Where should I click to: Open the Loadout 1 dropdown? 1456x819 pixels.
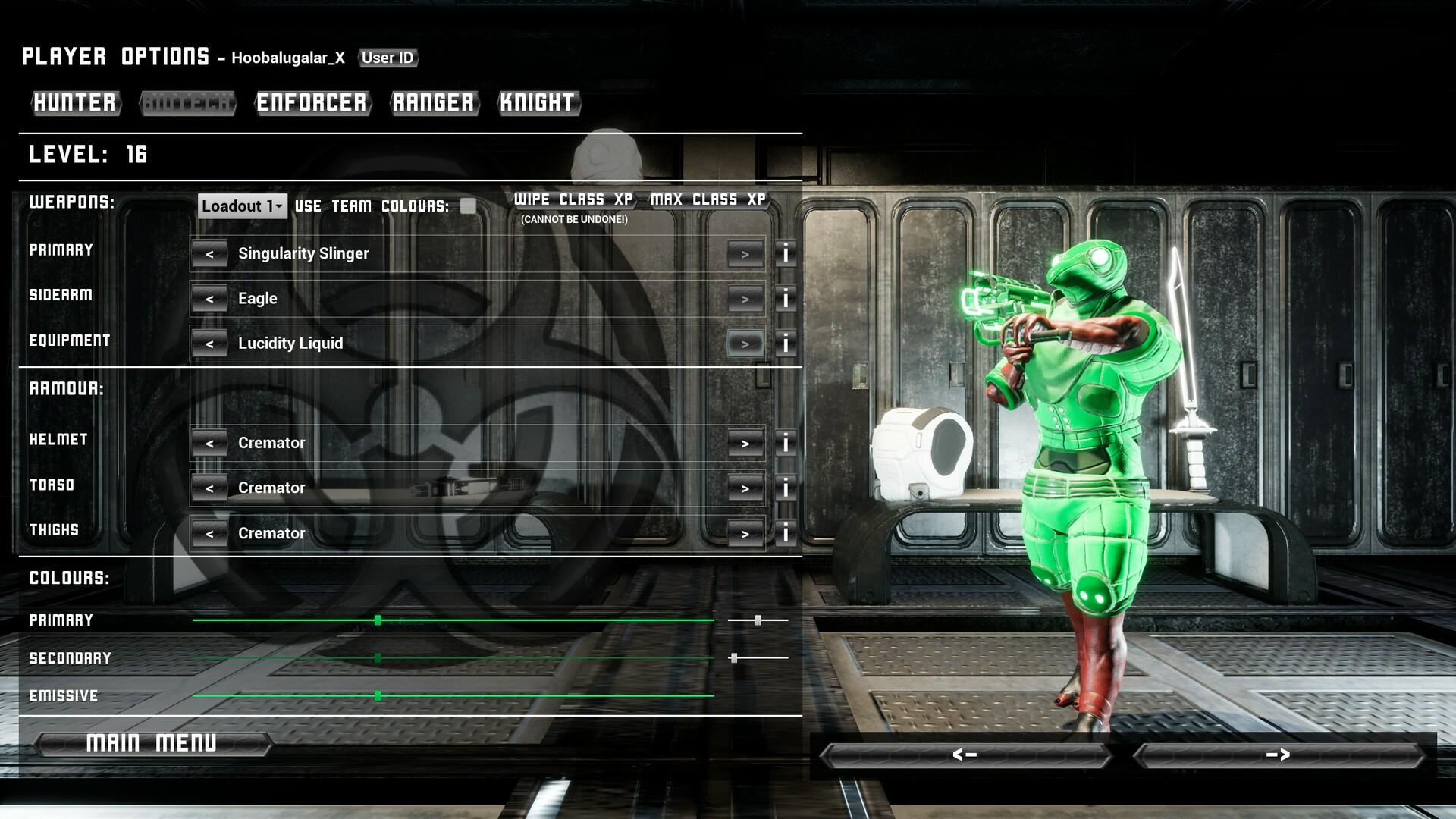point(241,206)
